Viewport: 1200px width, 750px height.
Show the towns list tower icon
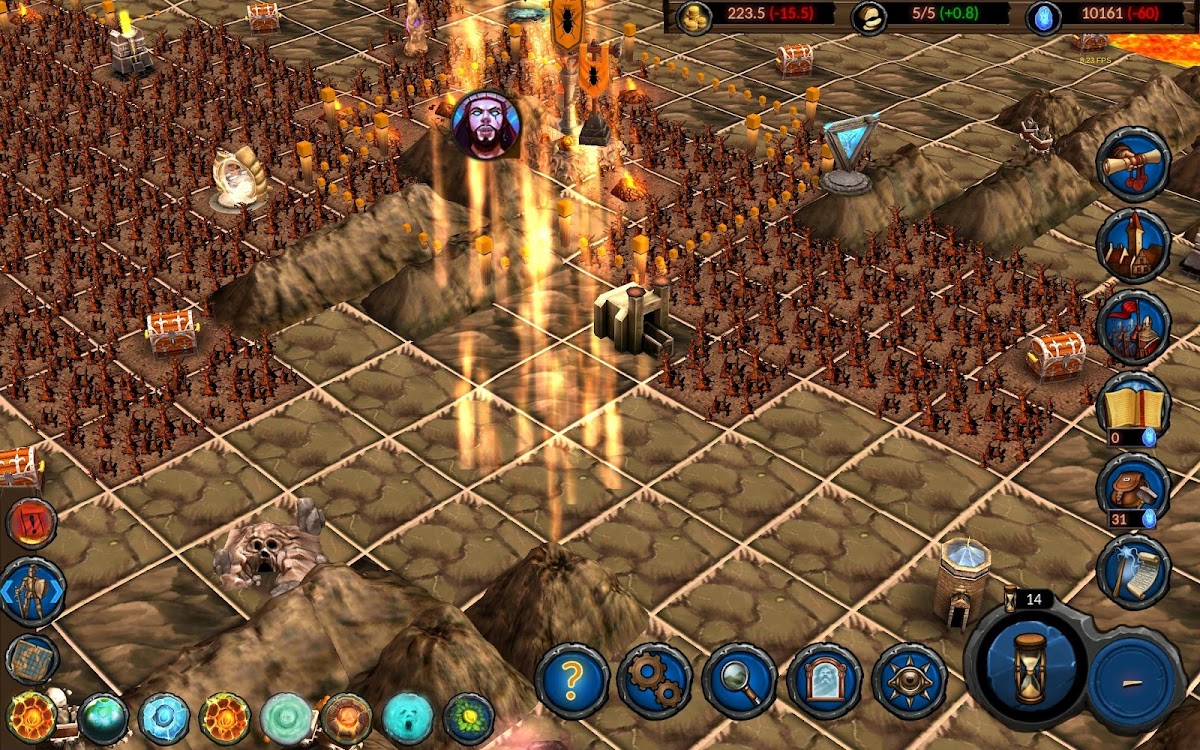1133,246
